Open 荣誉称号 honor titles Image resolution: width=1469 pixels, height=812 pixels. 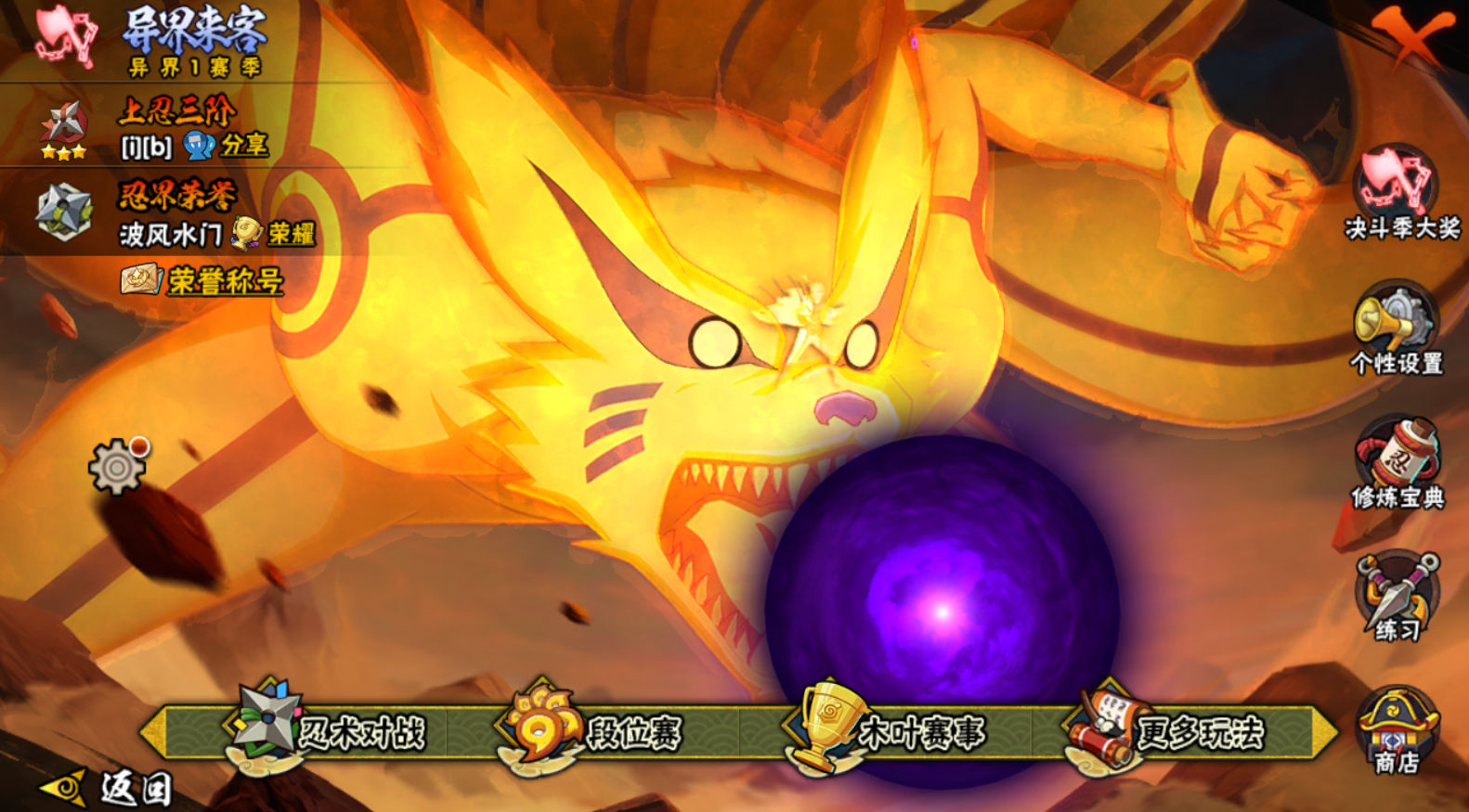202,280
